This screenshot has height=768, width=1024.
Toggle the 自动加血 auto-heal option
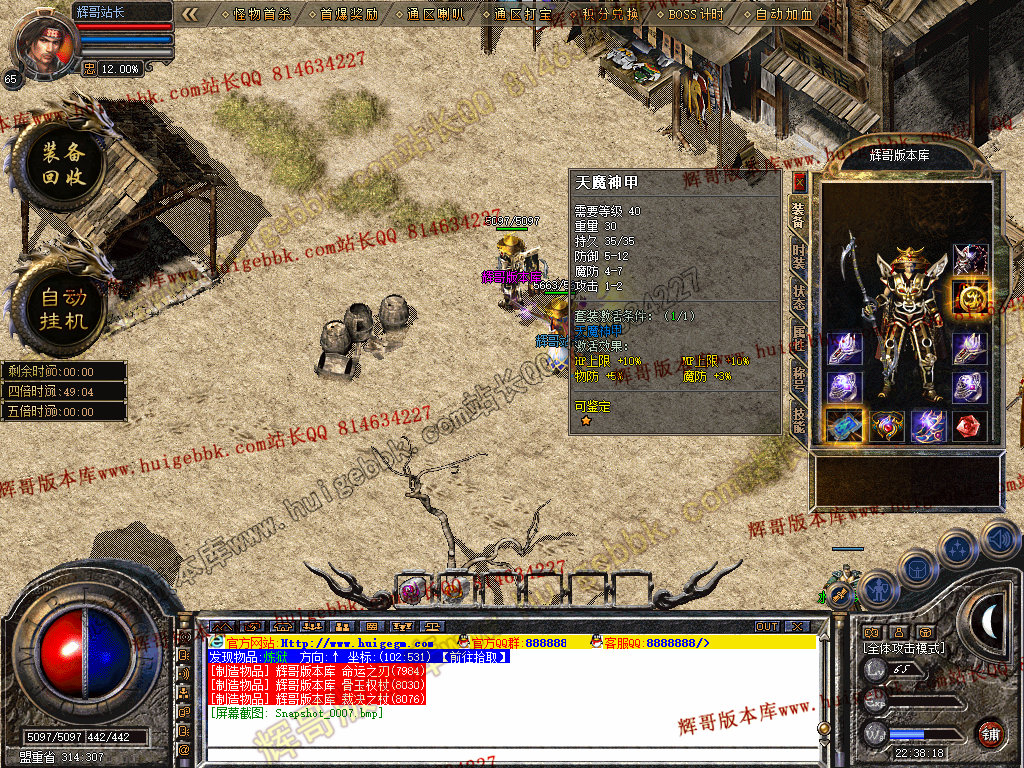click(x=784, y=15)
